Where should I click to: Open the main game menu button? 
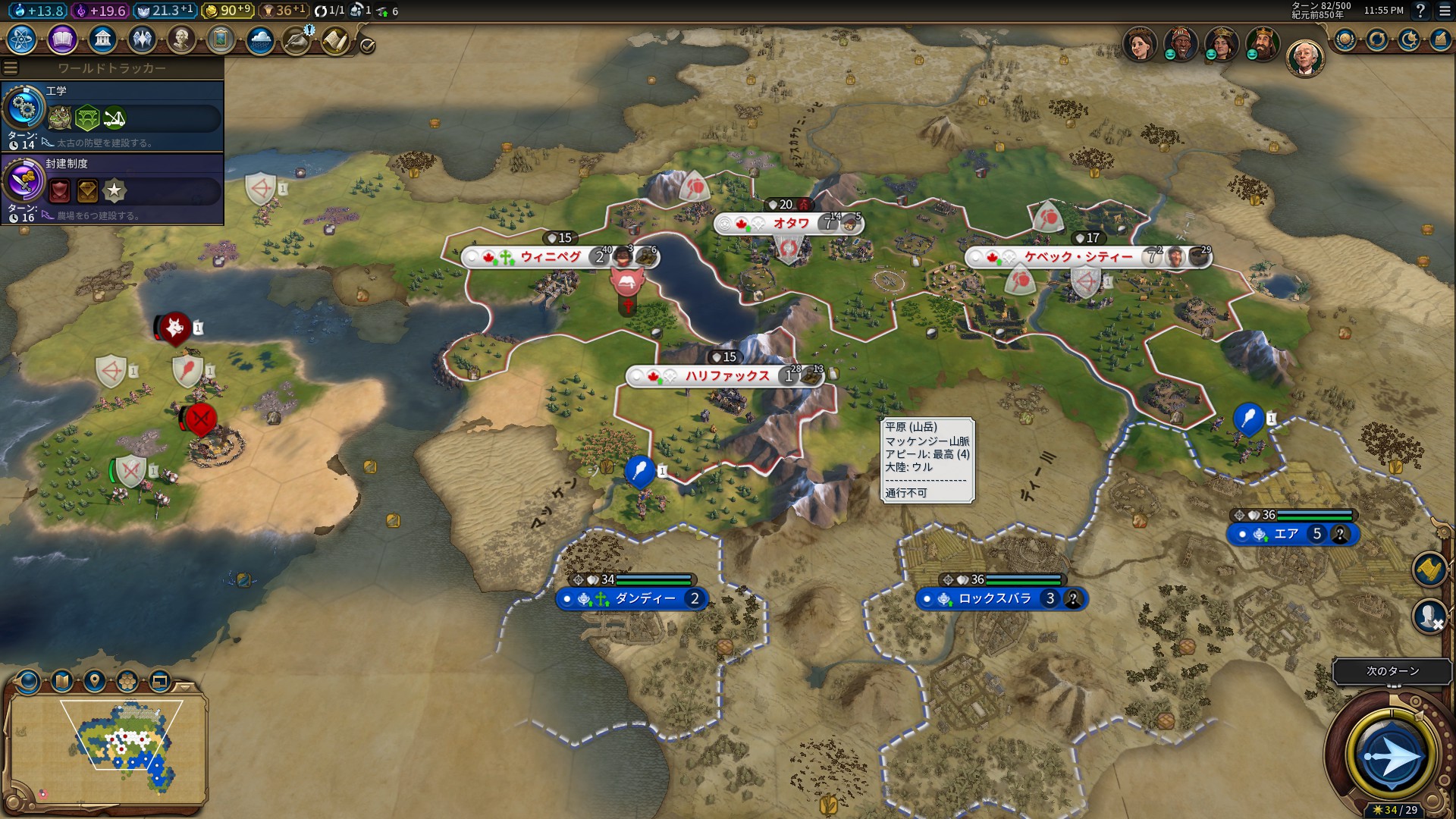pyautogui.click(x=1445, y=11)
